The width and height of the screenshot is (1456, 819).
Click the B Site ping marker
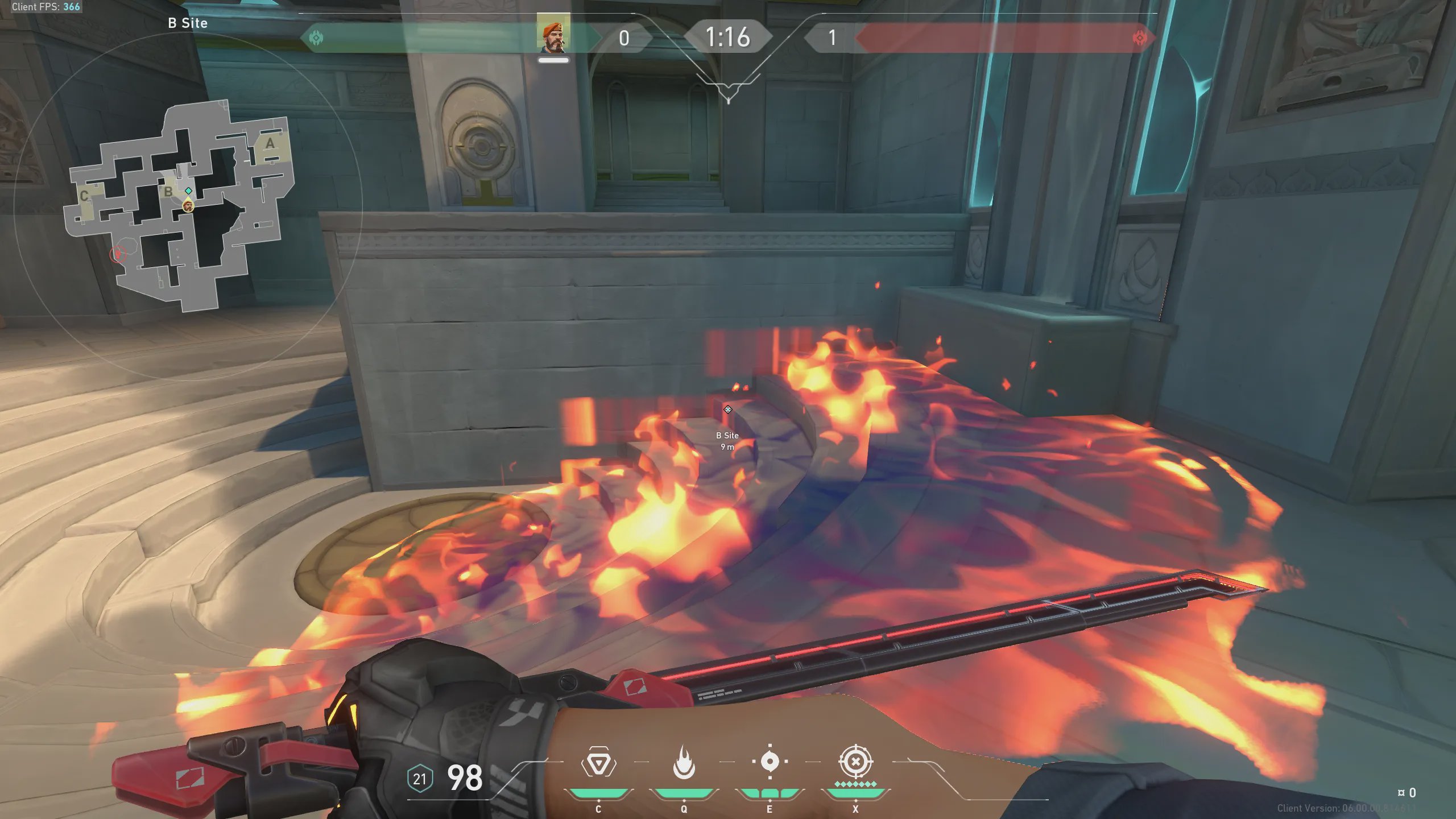tap(727, 409)
